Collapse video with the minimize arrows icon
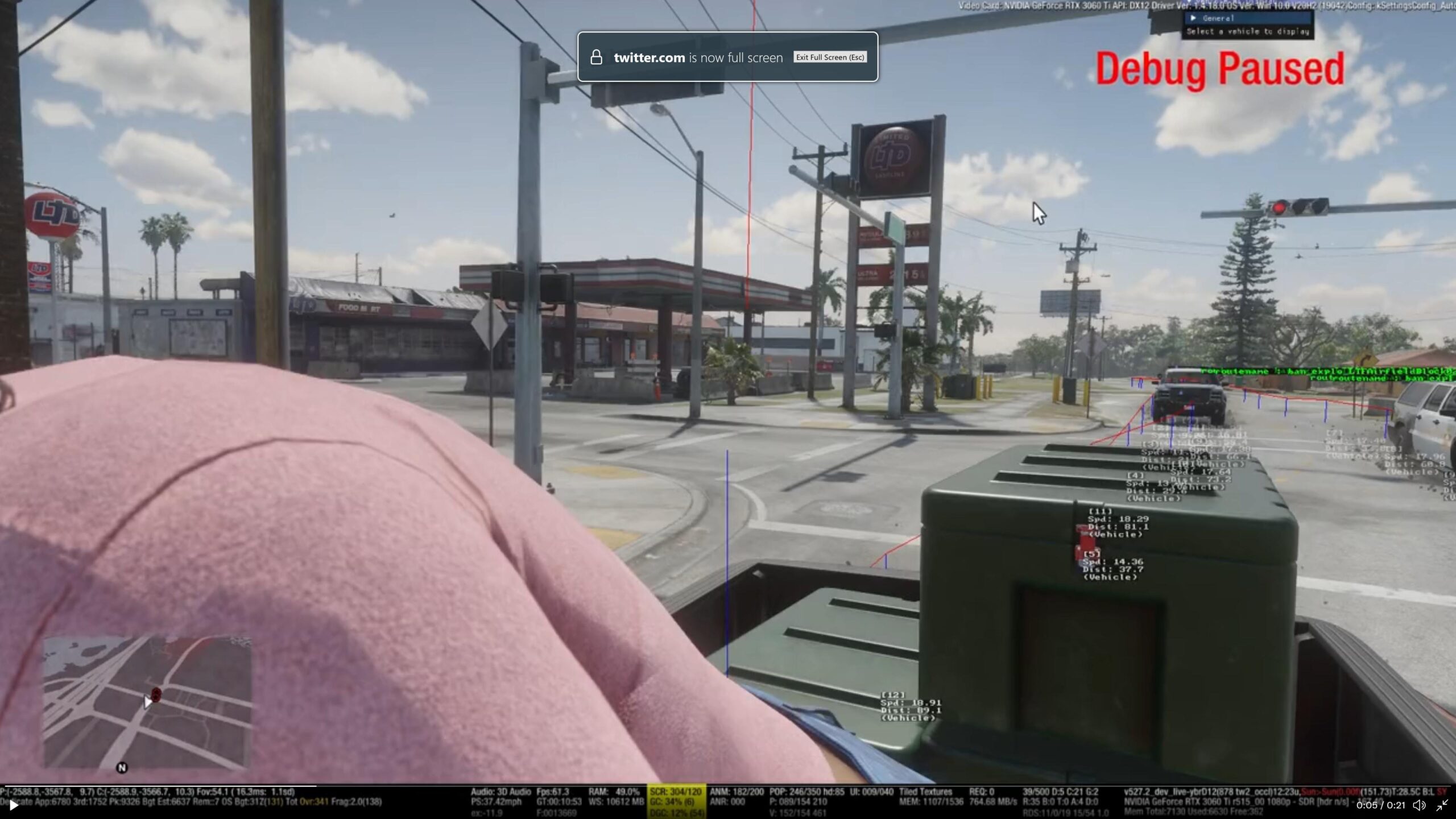 pos(1442,805)
